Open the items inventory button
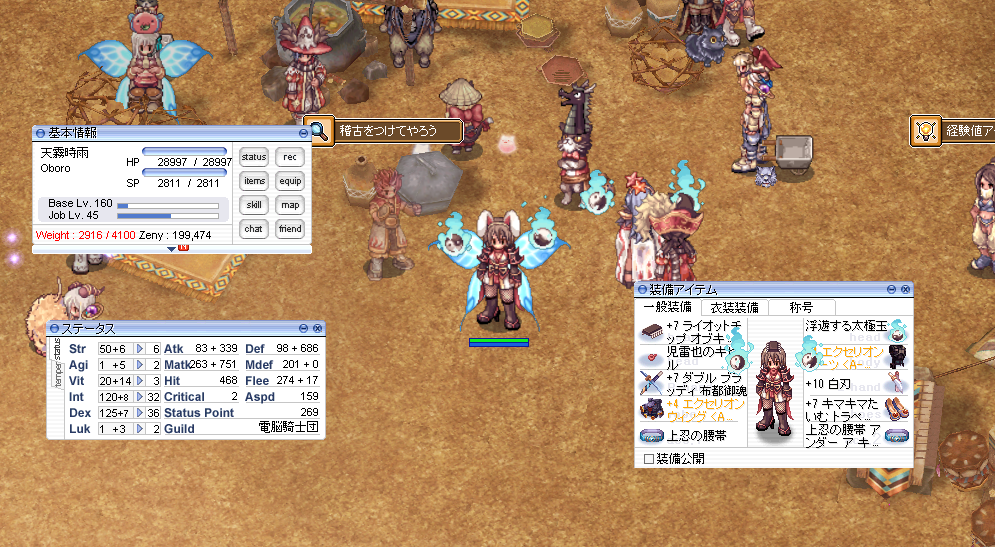Viewport: 995px width, 547px height. point(254,181)
